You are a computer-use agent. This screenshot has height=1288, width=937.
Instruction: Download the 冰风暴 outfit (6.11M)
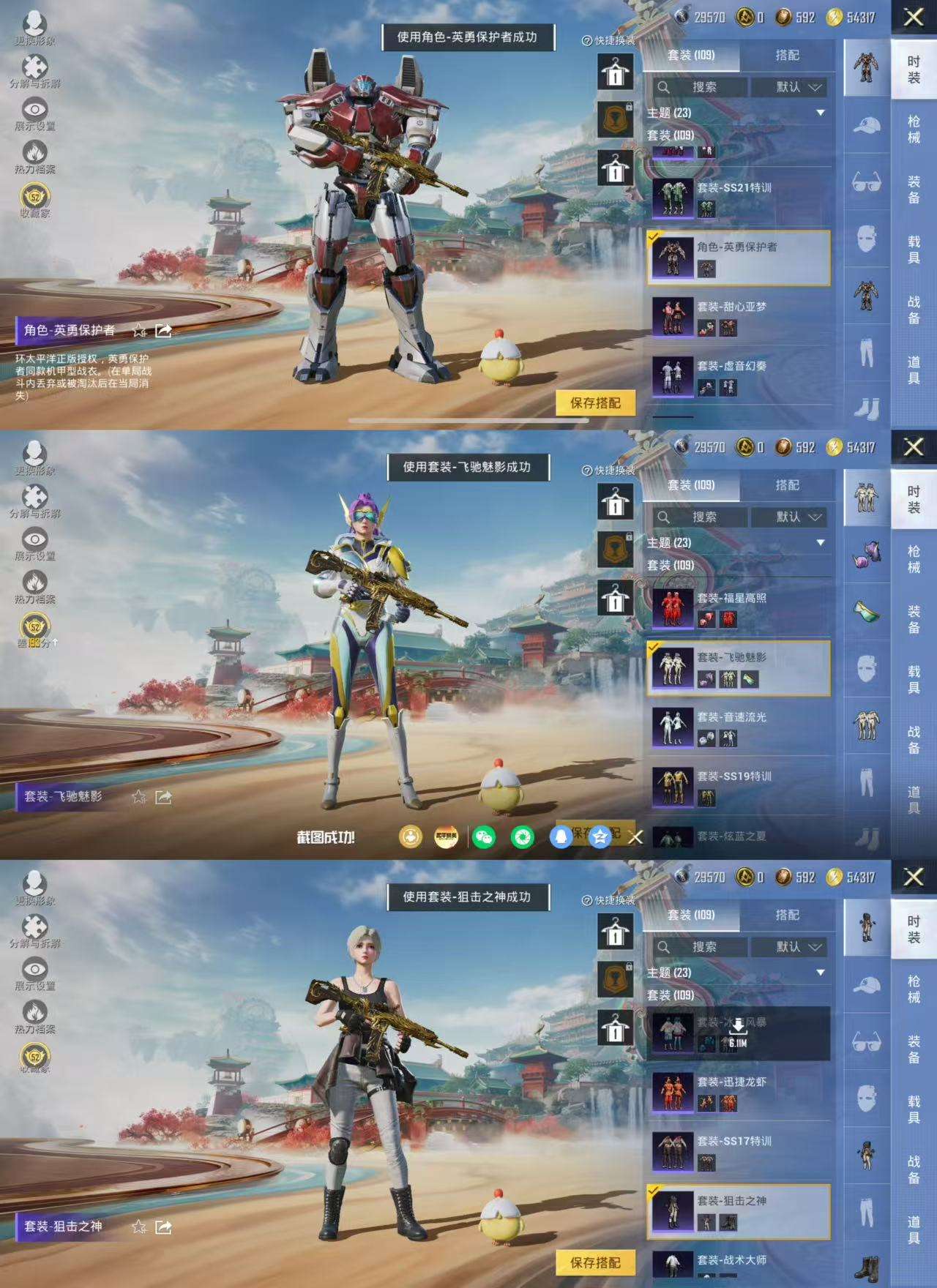click(738, 1032)
